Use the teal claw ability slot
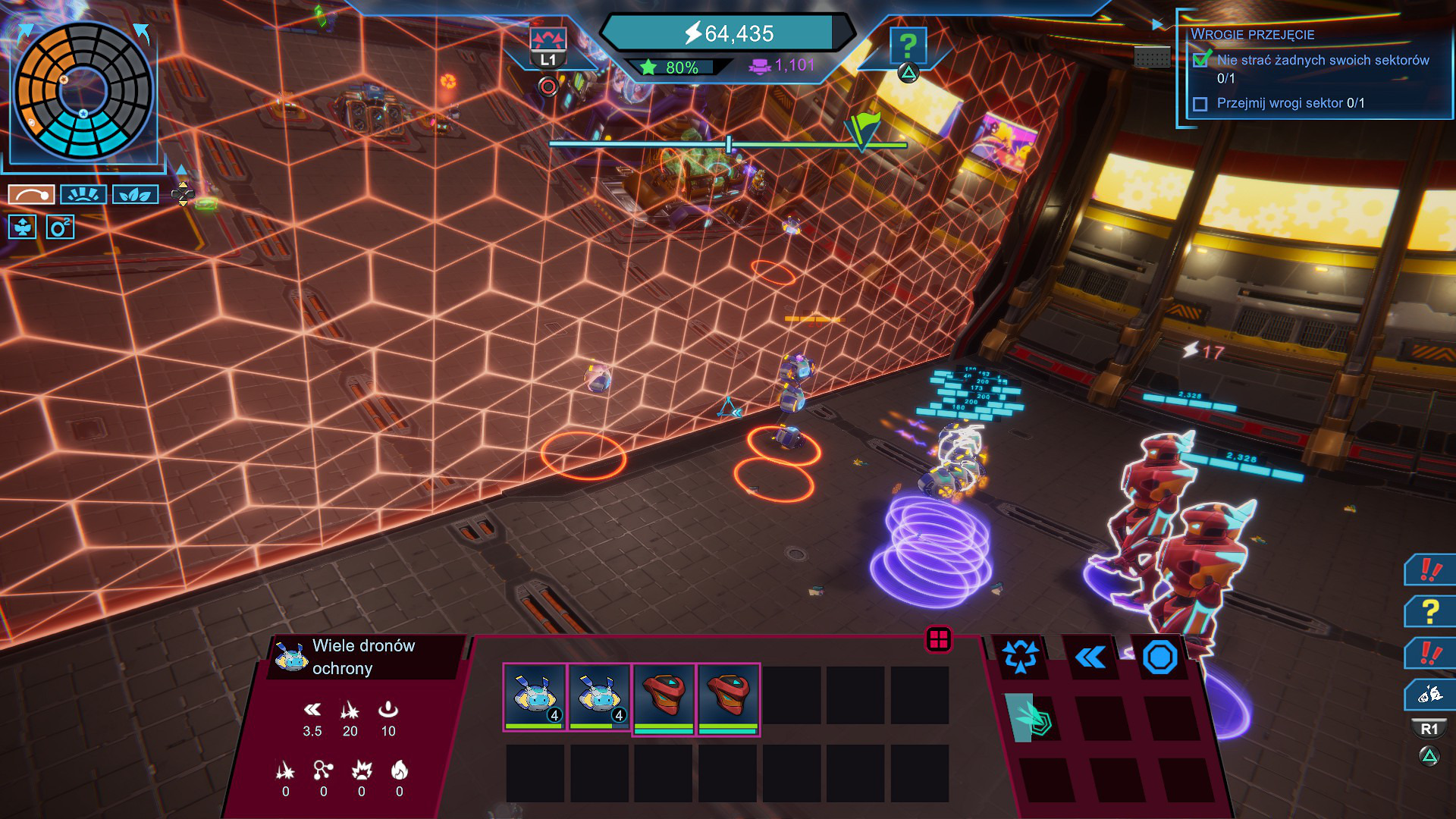This screenshot has height=819, width=1456. 1031,717
